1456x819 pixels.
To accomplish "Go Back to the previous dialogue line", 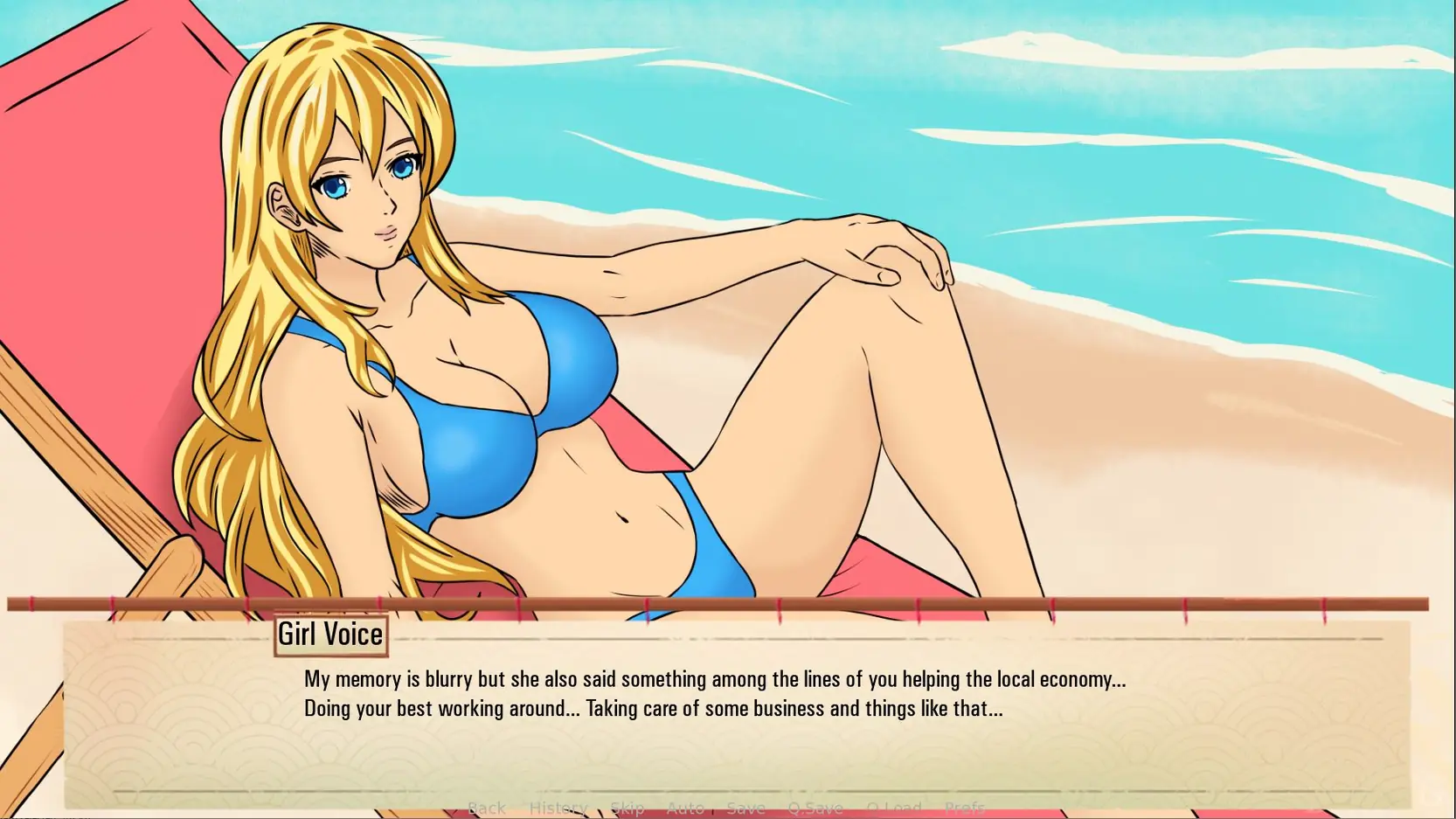I will tap(486, 809).
